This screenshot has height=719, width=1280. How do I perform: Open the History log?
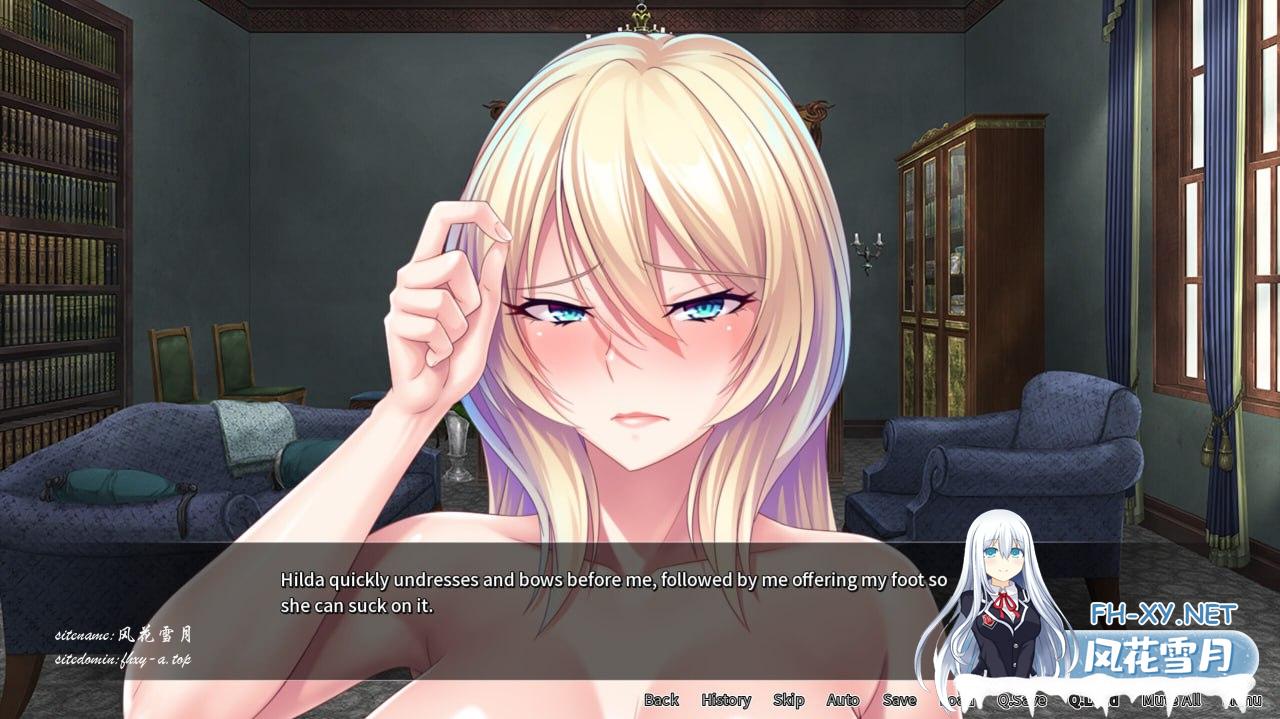[726, 700]
